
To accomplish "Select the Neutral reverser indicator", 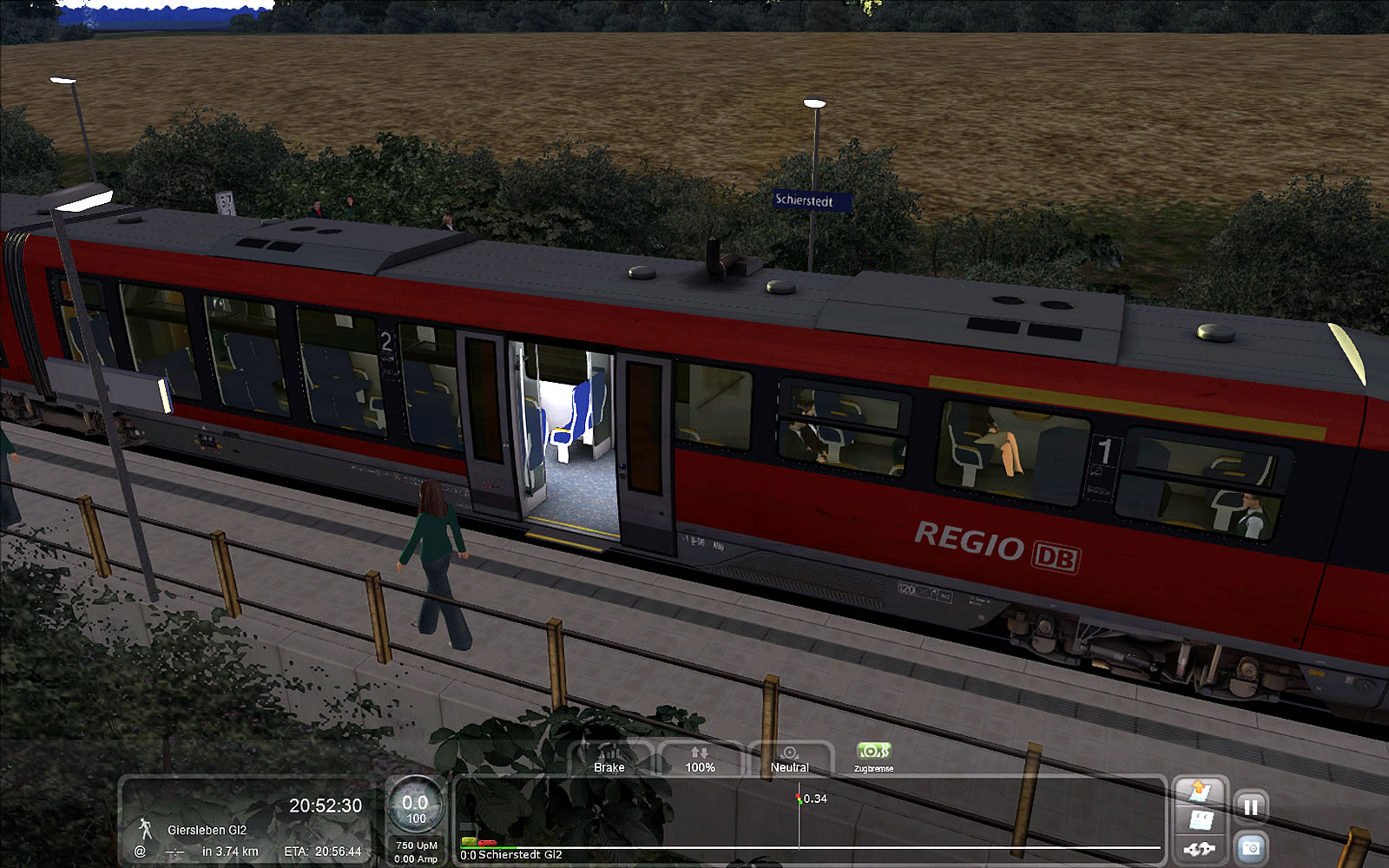I will [x=789, y=759].
